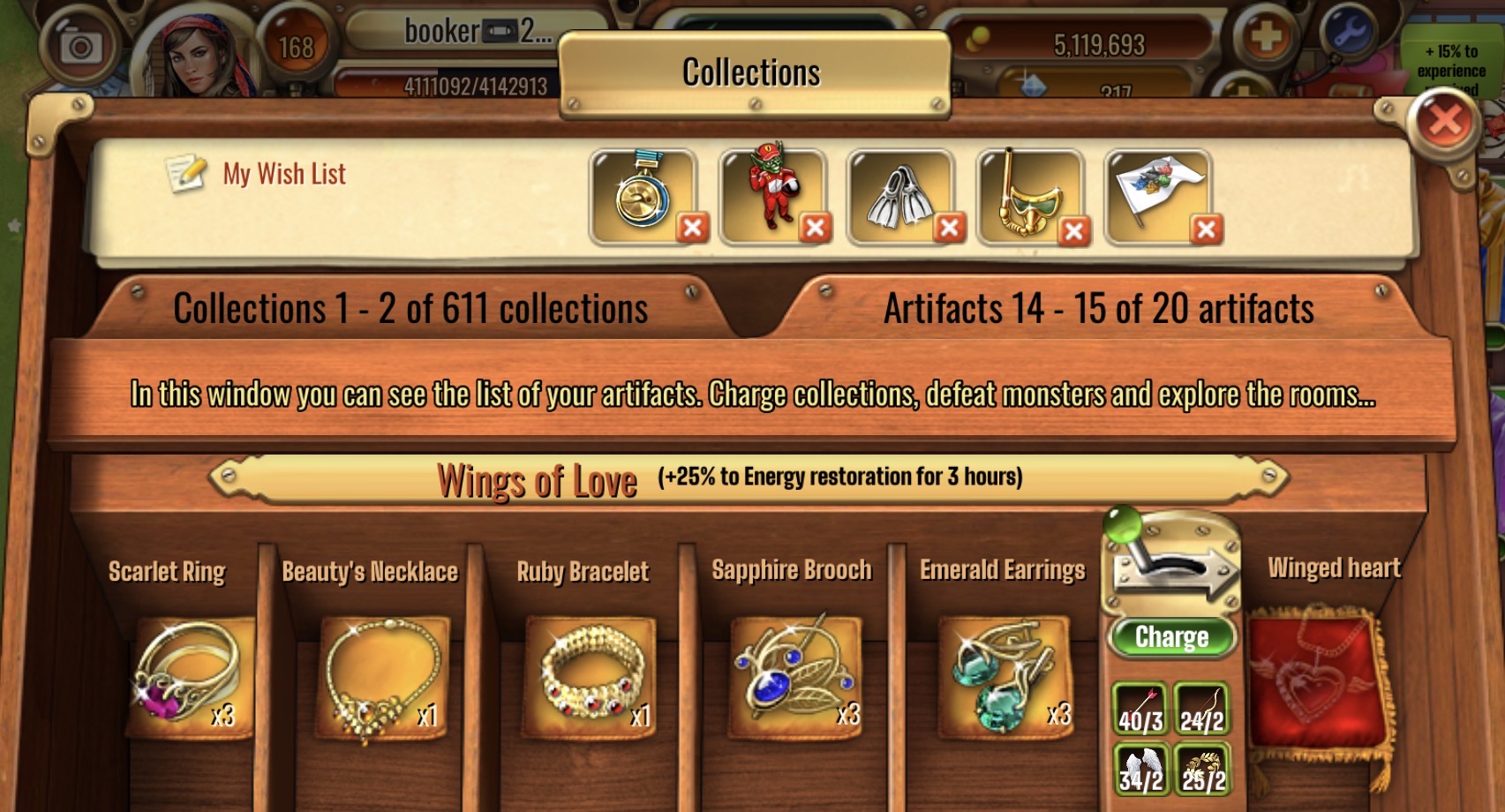1505x812 pixels.
Task: Open the Artifacts 14 - 15 tab
Action: click(1099, 309)
